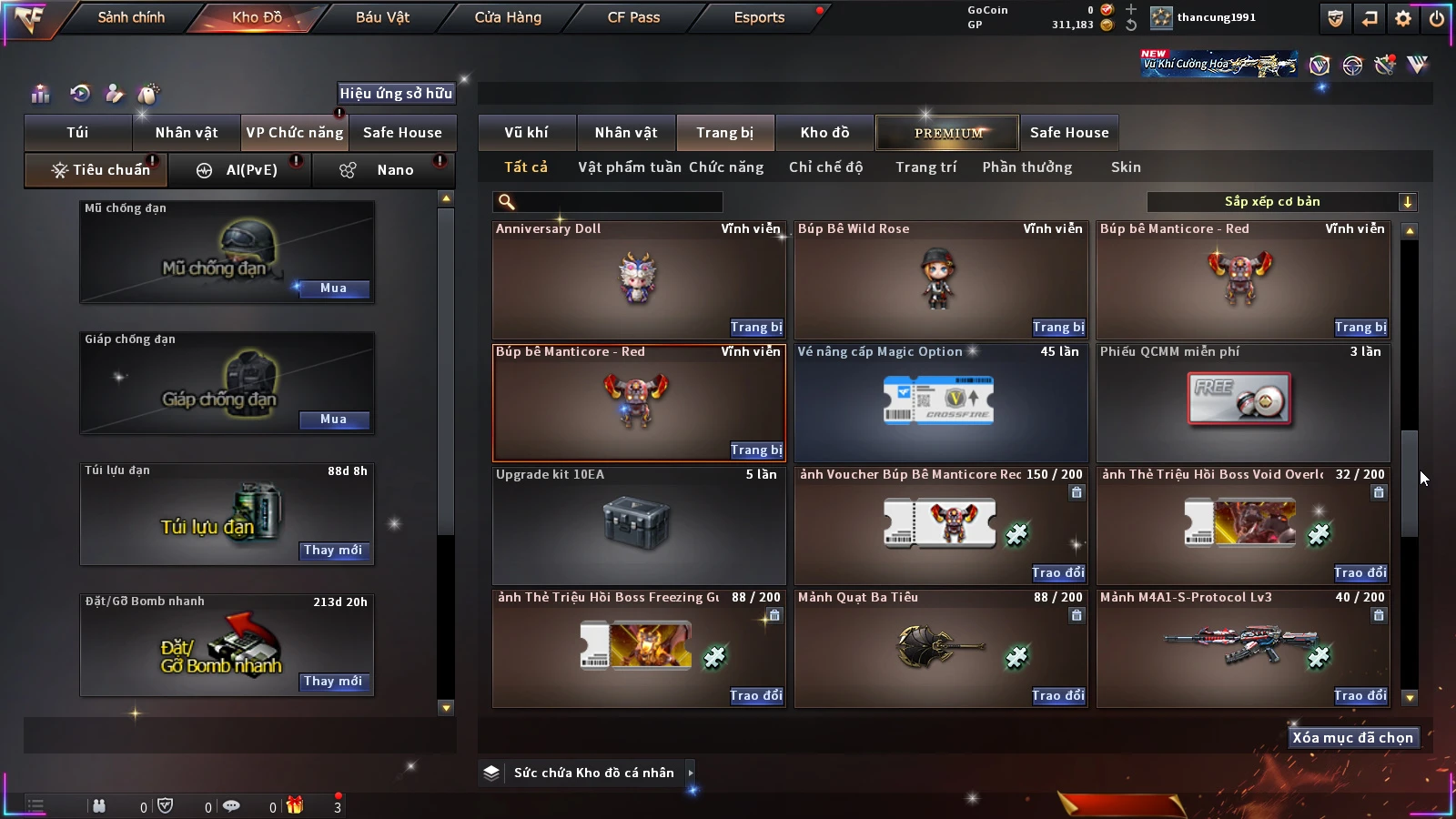This screenshot has height=819, width=1456.
Task: Click Xóa mục đã chọn button
Action: [1352, 738]
